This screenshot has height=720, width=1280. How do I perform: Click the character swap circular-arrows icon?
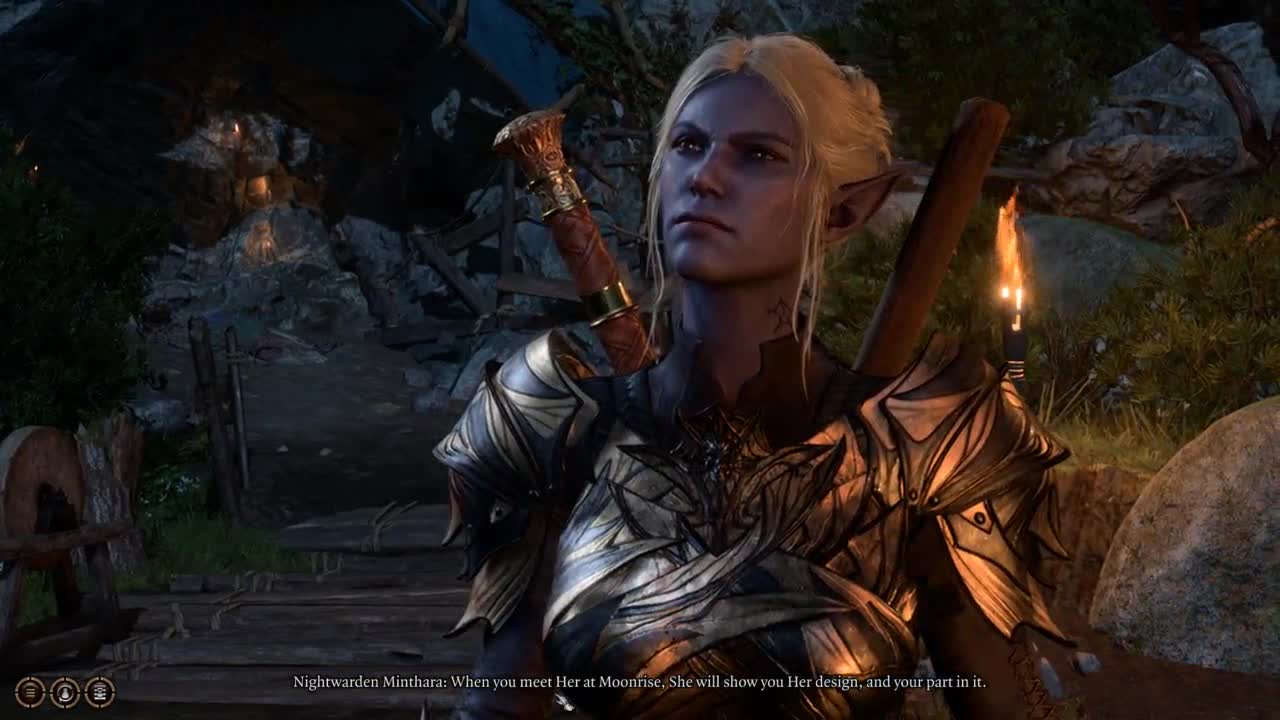[65, 692]
